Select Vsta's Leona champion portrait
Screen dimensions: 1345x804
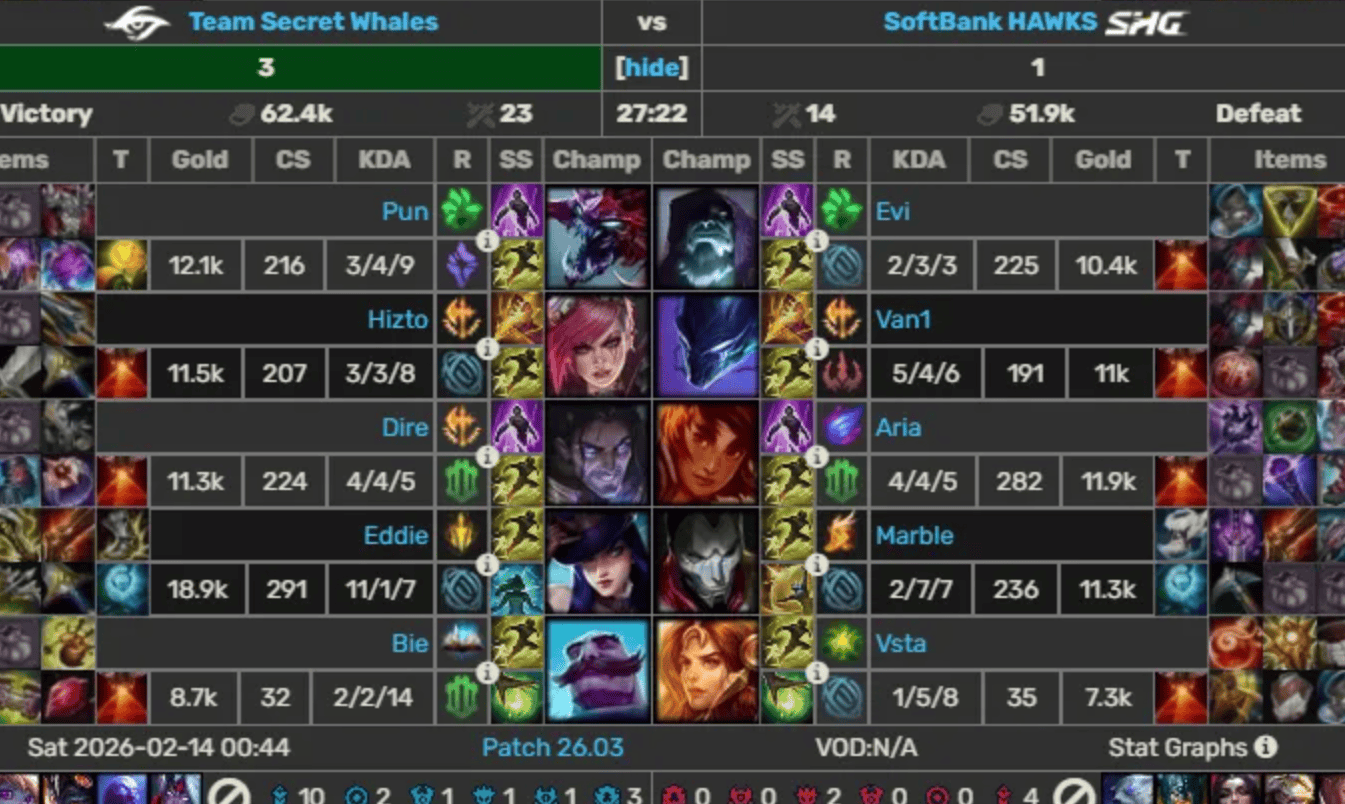pos(707,669)
